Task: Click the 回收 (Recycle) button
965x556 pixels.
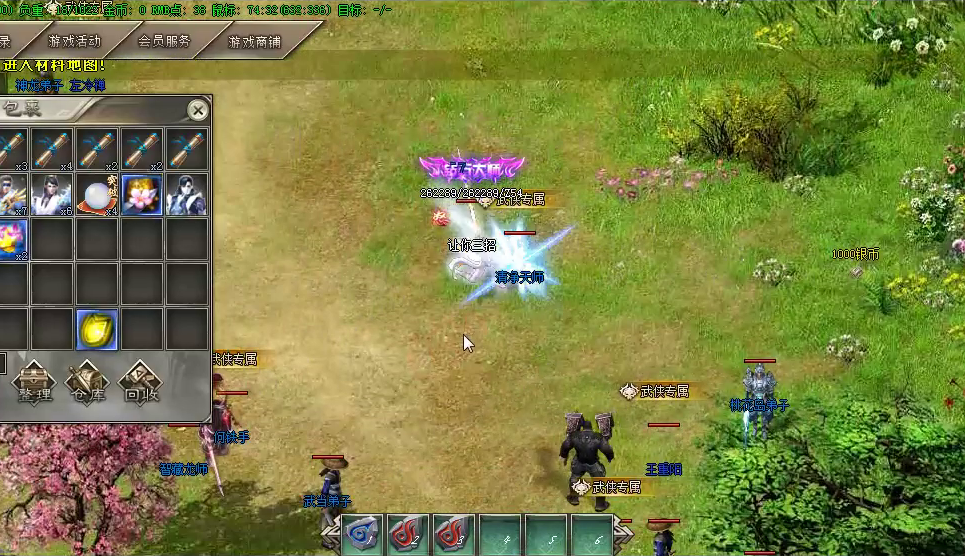Action: [x=141, y=384]
